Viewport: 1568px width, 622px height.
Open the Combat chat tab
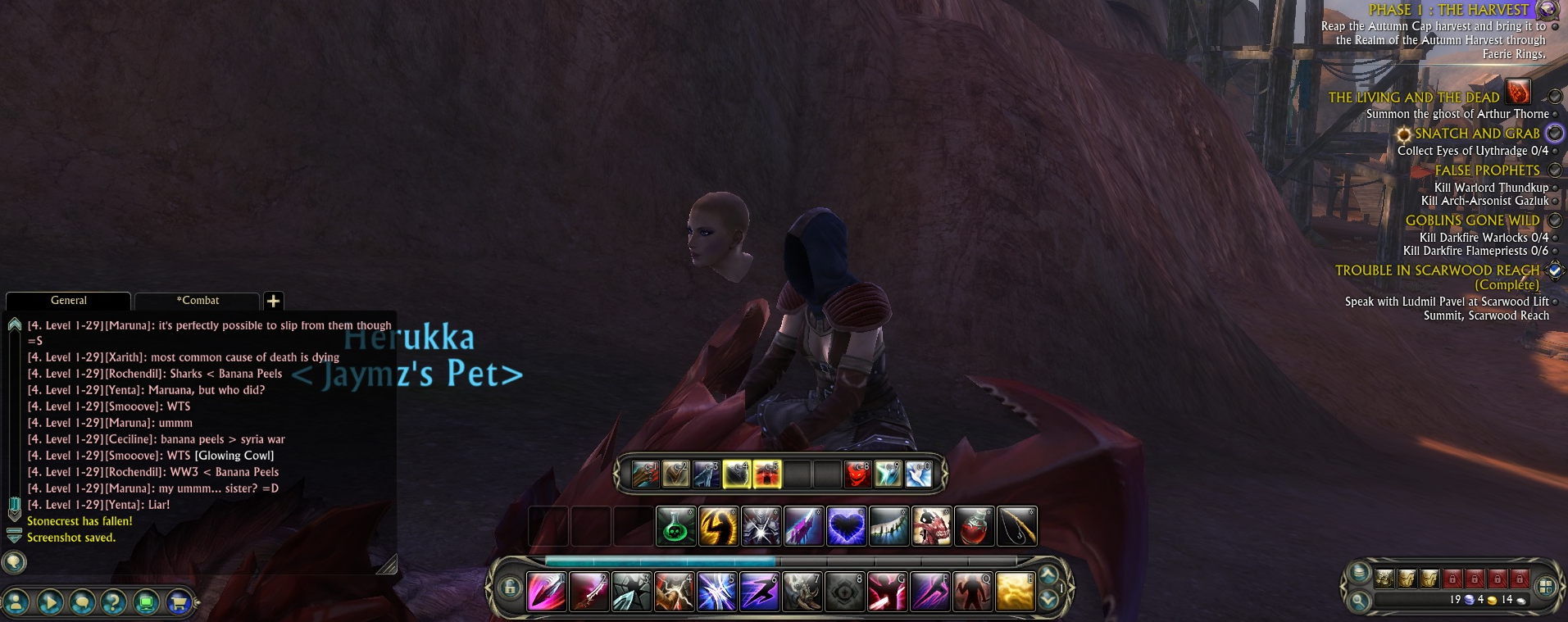click(198, 301)
